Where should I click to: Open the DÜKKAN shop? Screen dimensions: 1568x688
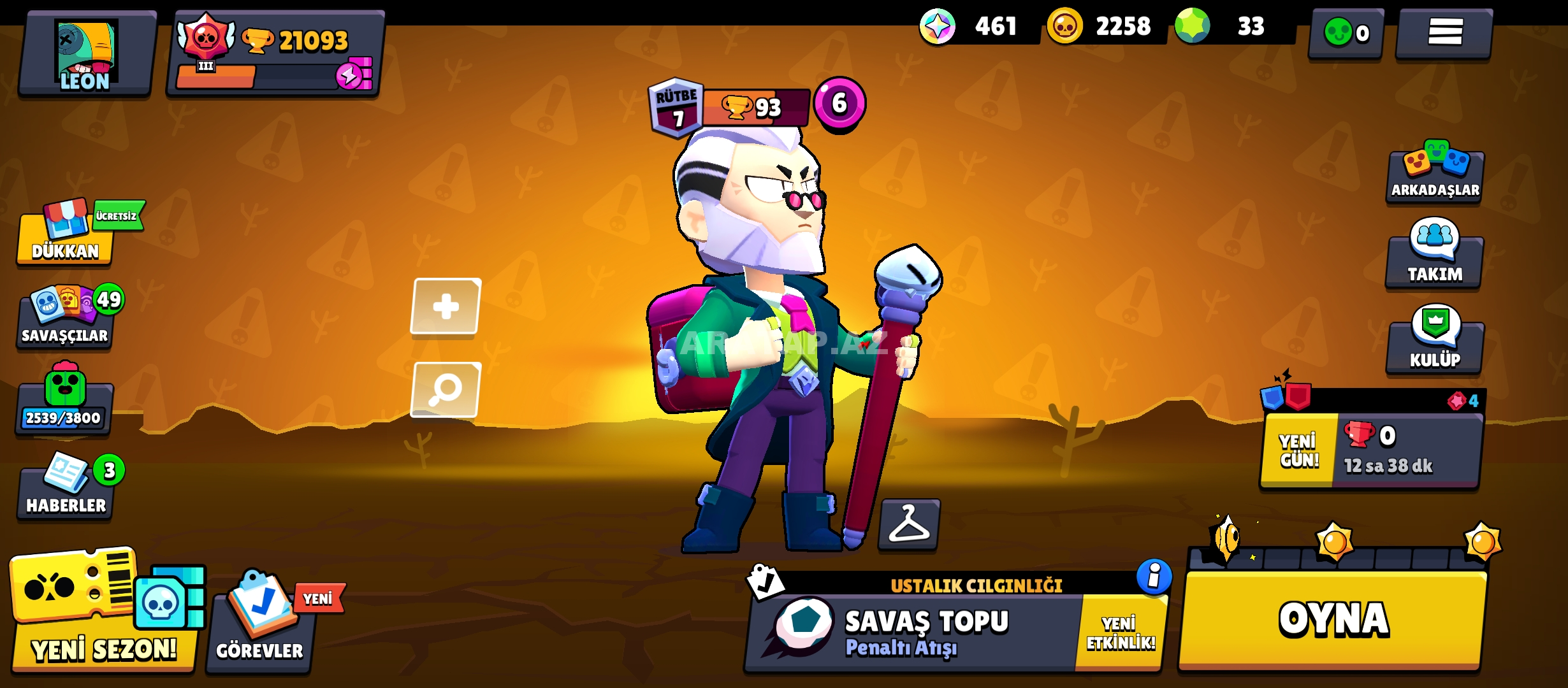point(66,237)
